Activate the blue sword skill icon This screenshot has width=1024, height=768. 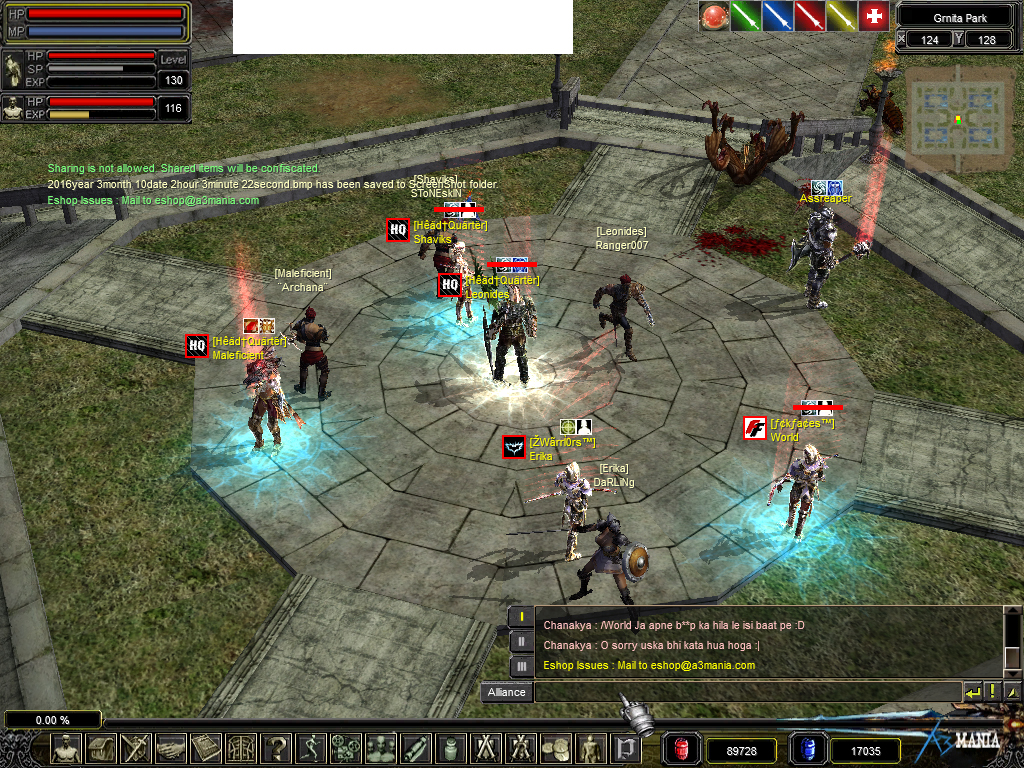click(x=777, y=16)
